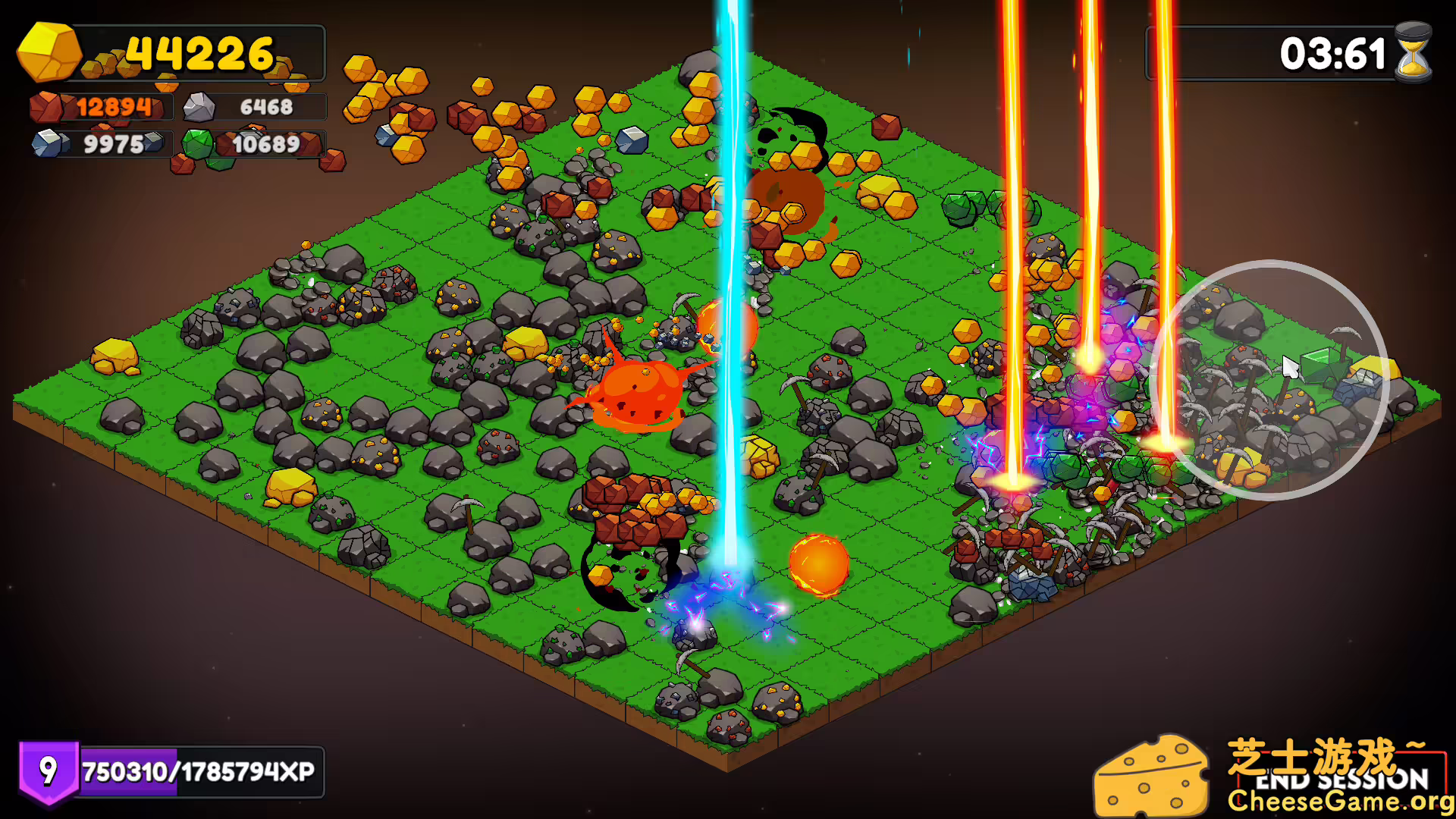Click the blue iron ore icon beside 9975
Screen dimensions: 1456x819
pos(47,143)
